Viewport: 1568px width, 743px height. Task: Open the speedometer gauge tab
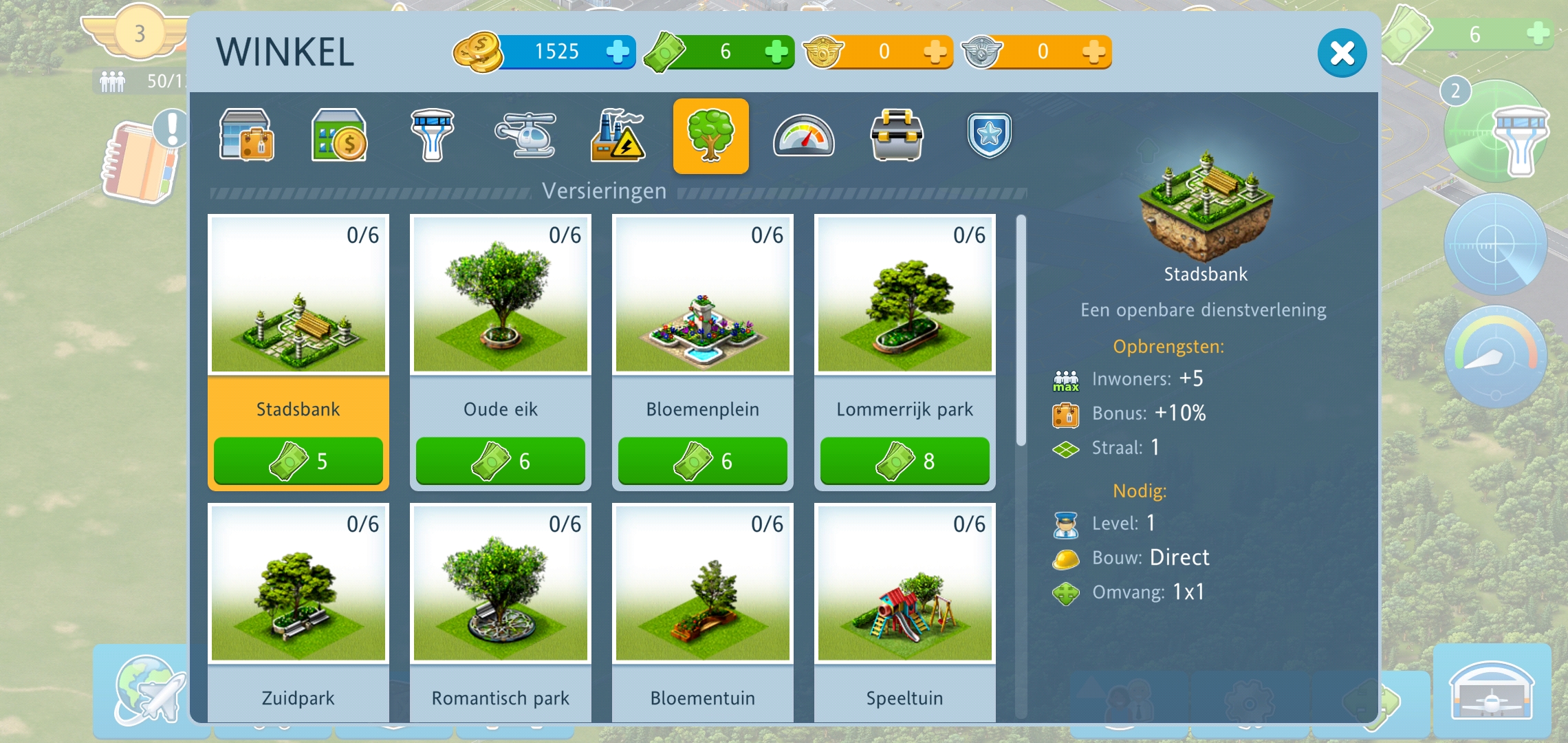pos(803,136)
